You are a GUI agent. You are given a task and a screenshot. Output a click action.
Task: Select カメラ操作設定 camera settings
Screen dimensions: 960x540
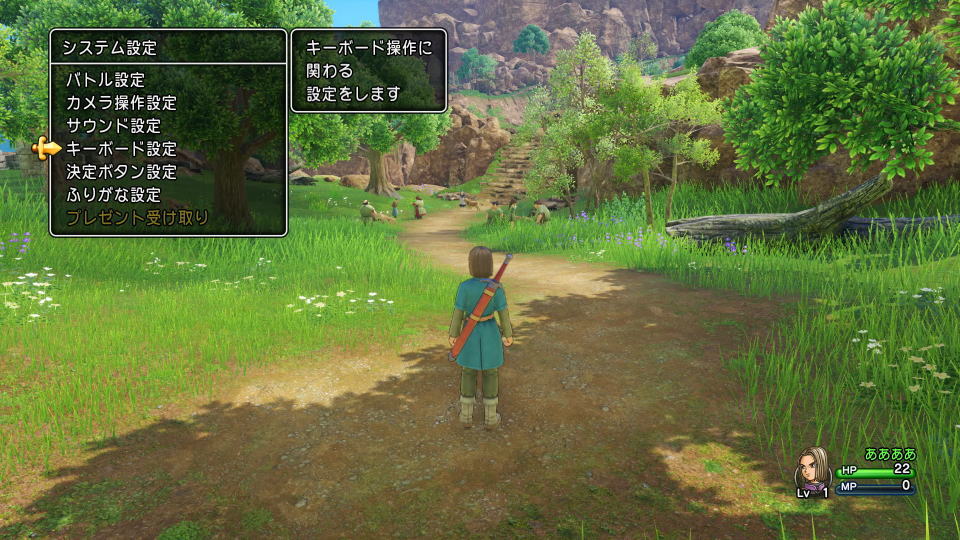[121, 103]
